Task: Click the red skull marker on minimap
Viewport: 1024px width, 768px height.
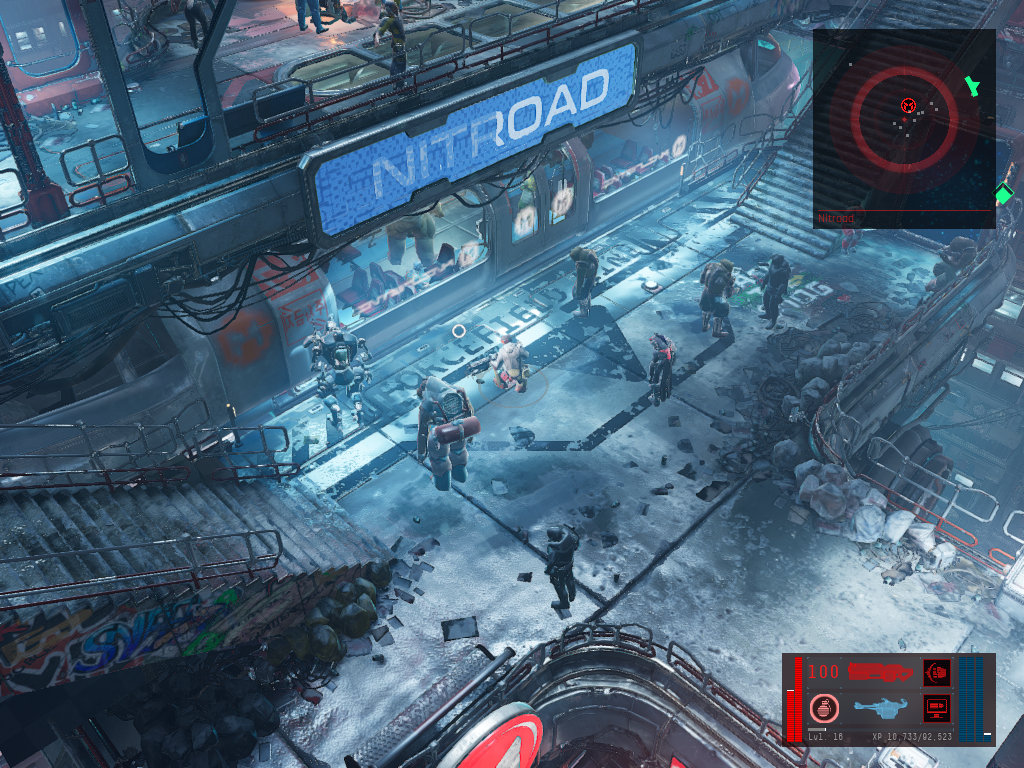Action: tap(908, 104)
